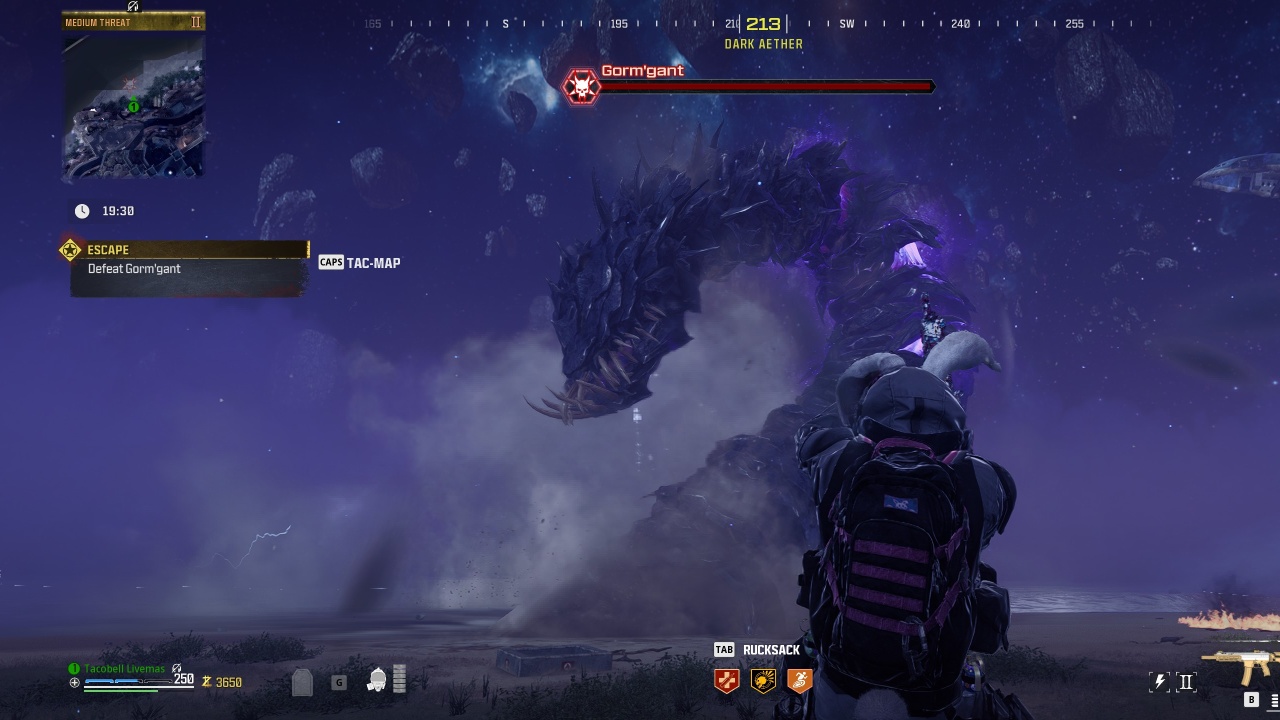
Task: Click the Gorm'gant boss skull icon
Action: (x=581, y=87)
